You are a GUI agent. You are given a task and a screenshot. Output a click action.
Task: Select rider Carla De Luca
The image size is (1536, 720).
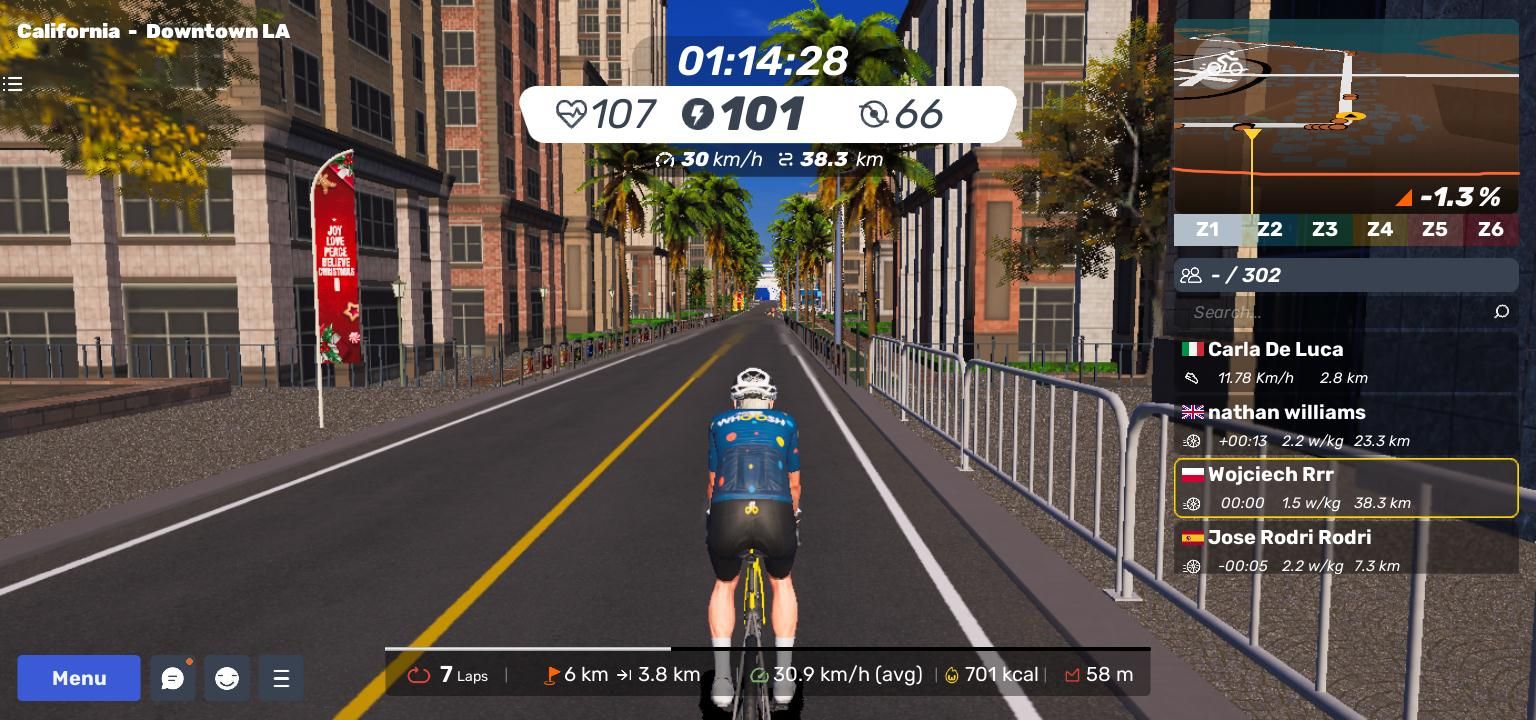(1345, 362)
